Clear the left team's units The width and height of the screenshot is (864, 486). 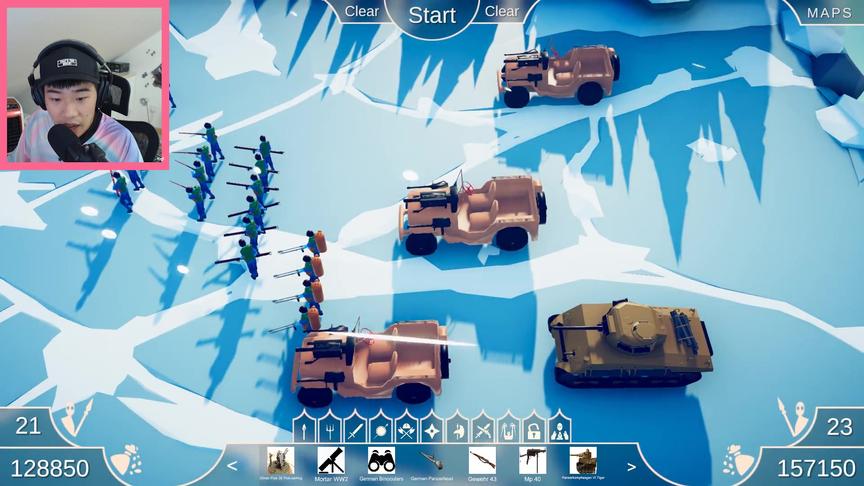tap(362, 11)
